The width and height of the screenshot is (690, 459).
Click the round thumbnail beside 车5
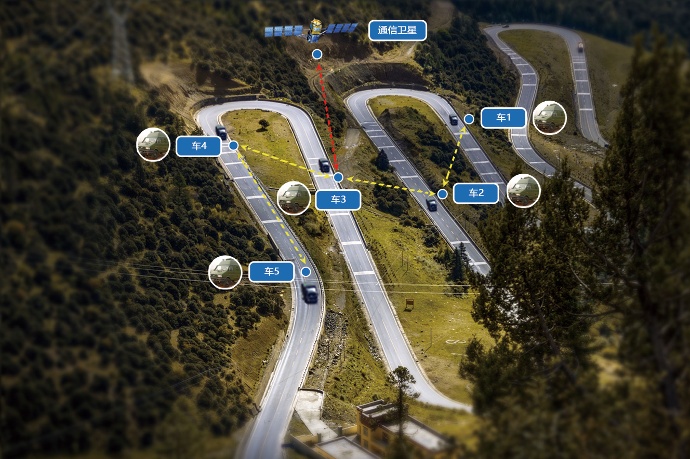pos(225,272)
